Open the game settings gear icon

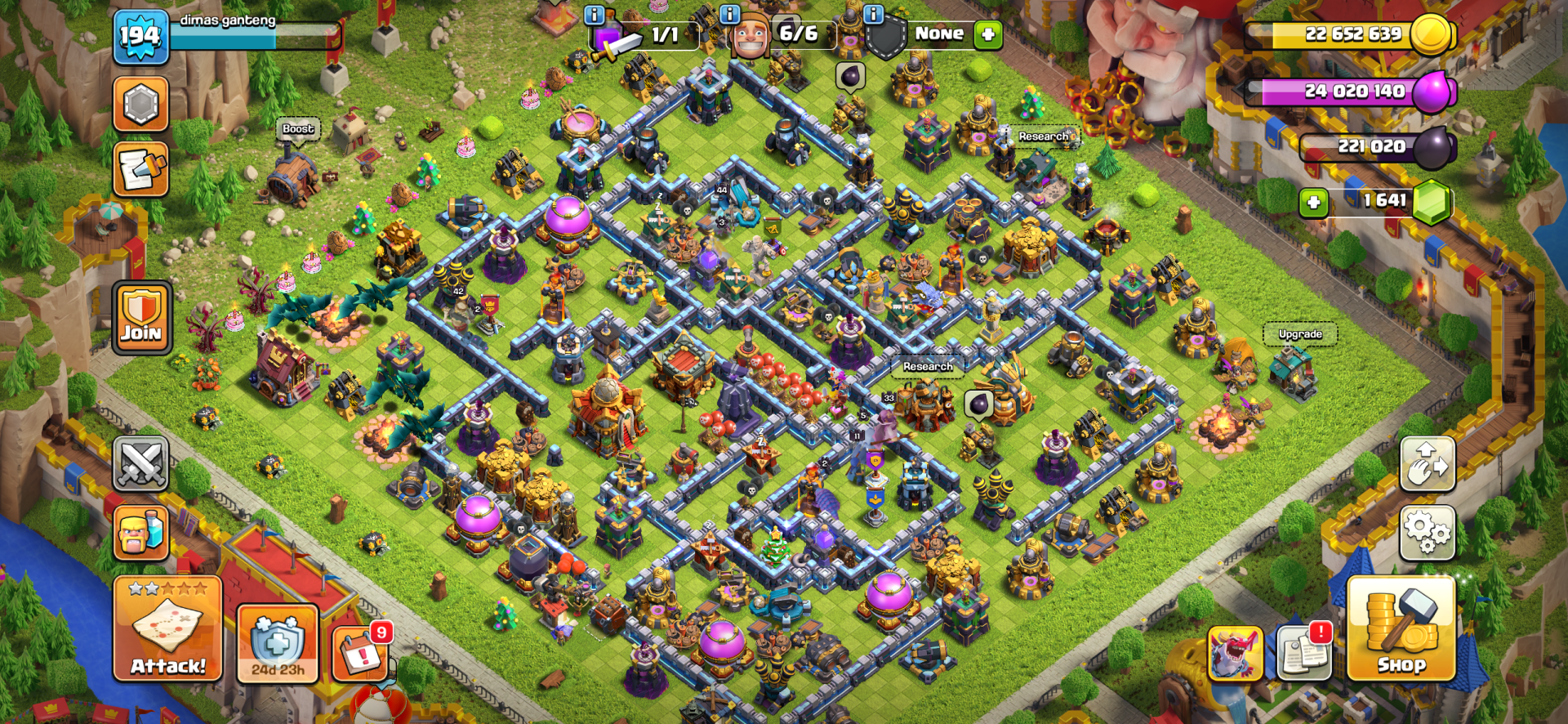click(x=1428, y=533)
